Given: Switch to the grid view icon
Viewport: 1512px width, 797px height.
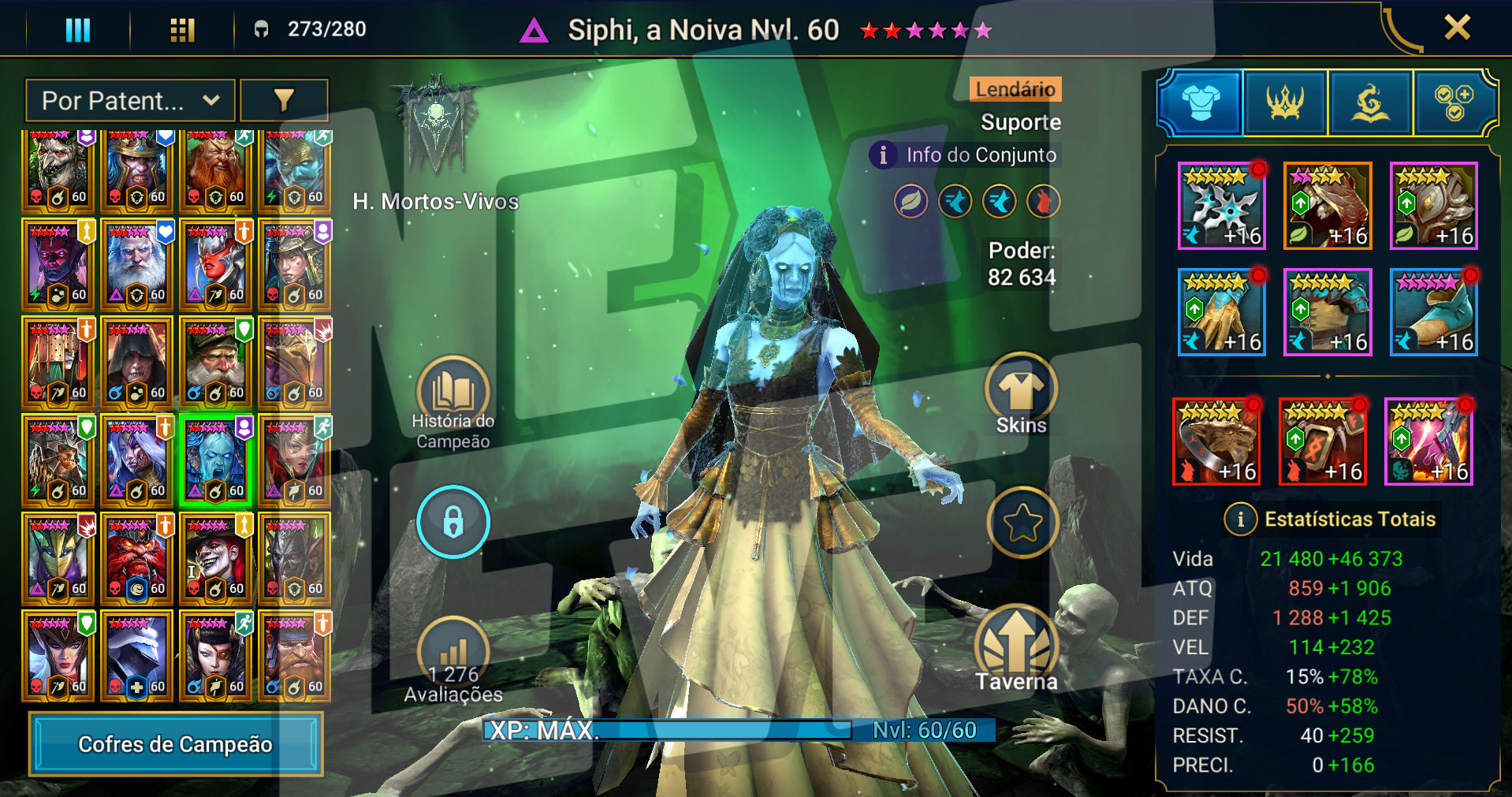Looking at the screenshot, I should point(182,30).
